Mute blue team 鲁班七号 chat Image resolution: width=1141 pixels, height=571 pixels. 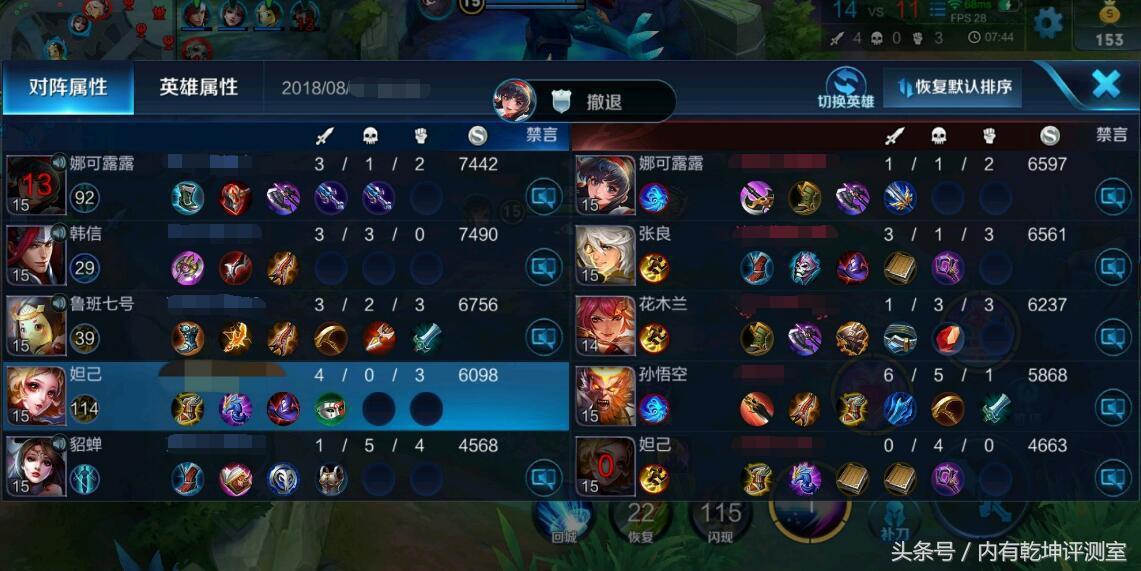tap(544, 337)
